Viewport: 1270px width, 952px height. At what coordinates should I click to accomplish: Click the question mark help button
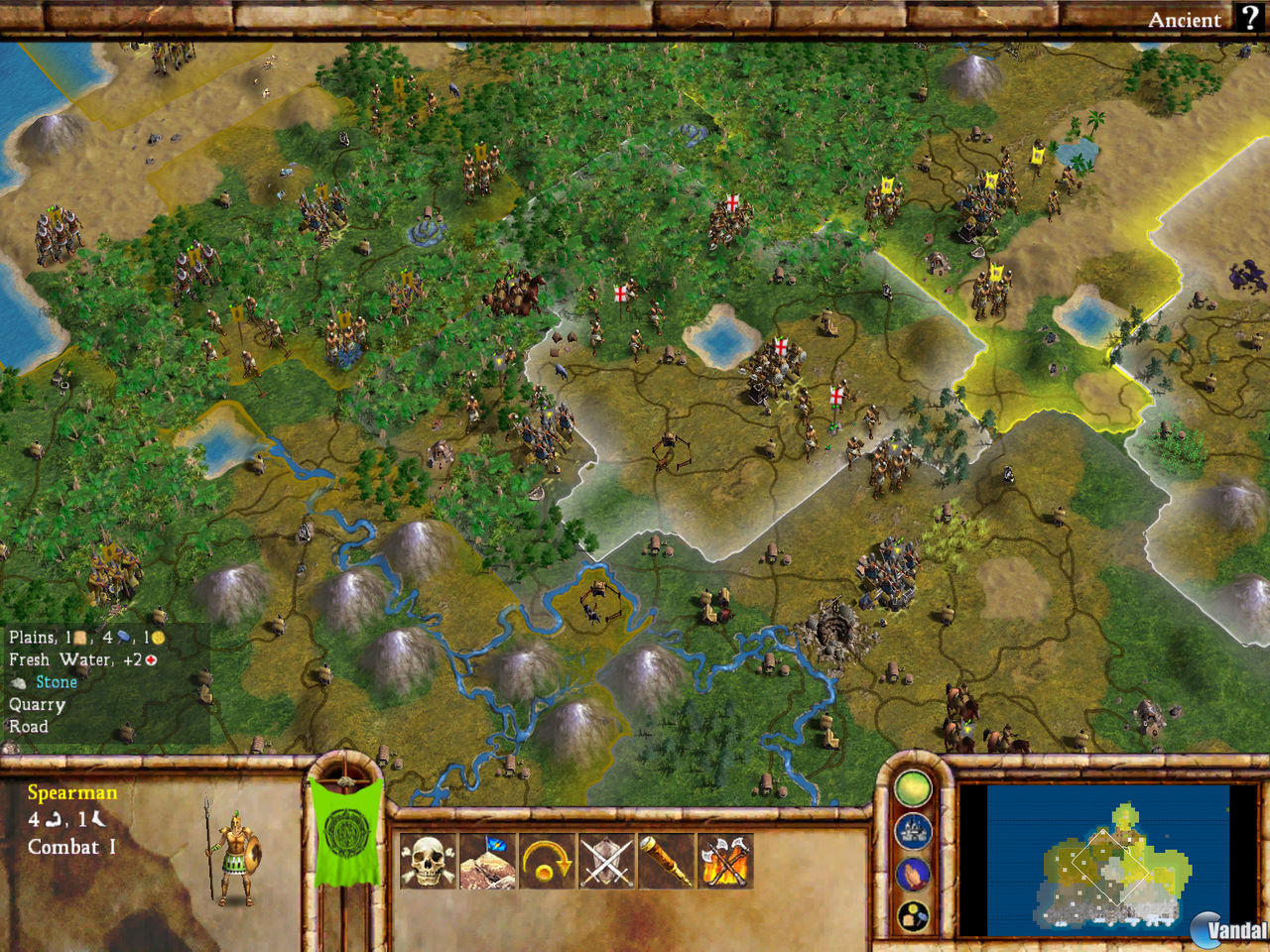pos(1248,18)
